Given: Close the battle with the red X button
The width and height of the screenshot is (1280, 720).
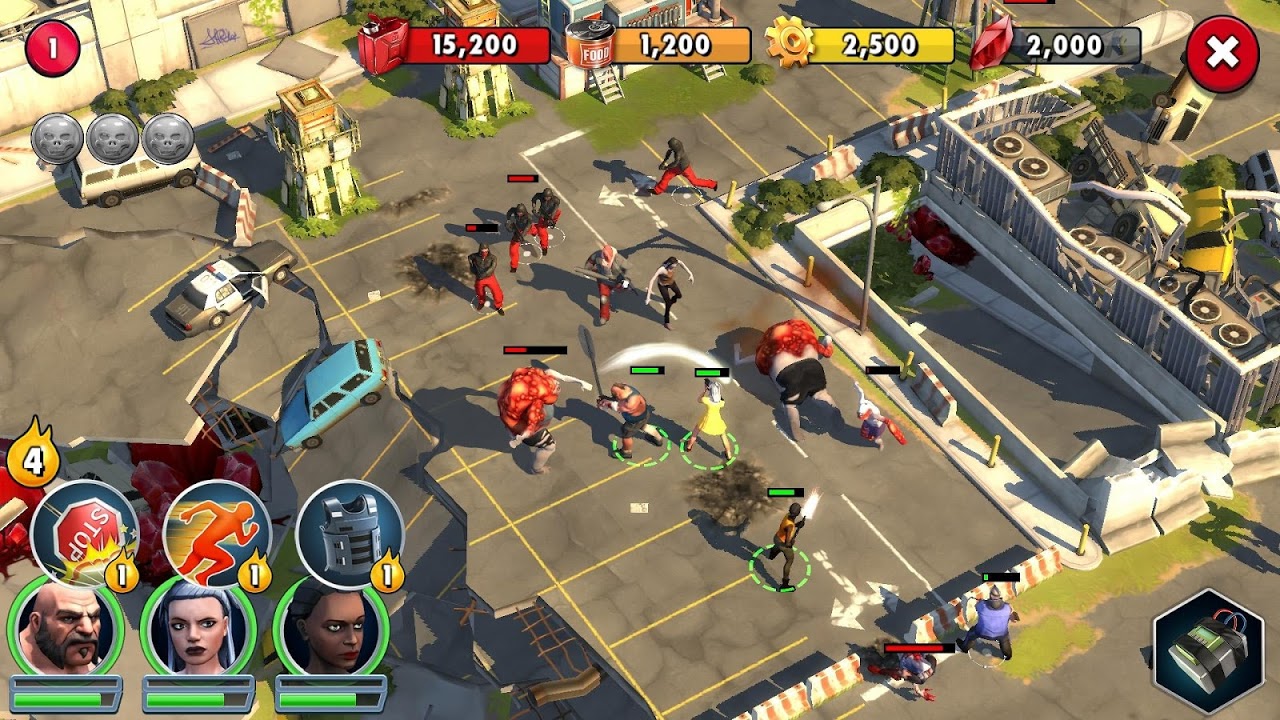Looking at the screenshot, I should pos(1222,55).
